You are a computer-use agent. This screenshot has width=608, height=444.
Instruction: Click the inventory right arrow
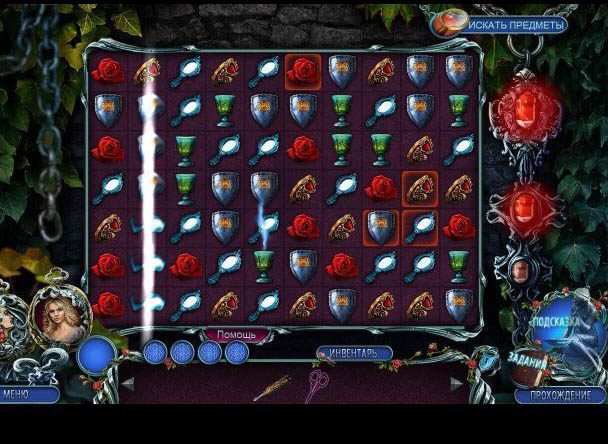[457, 384]
